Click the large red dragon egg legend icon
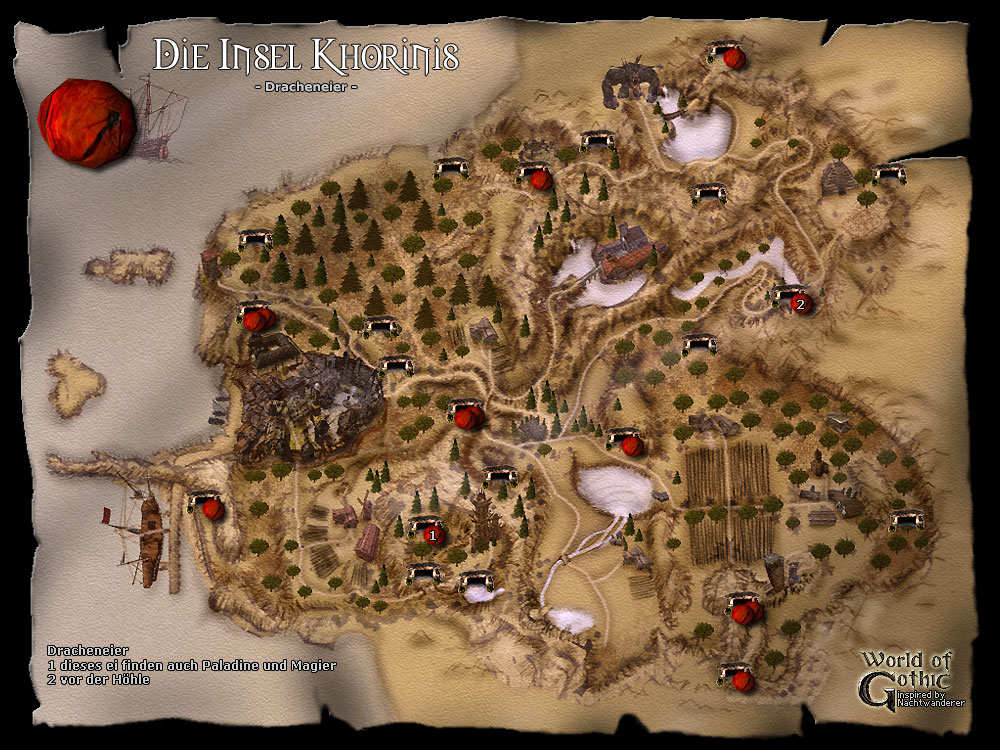 [85, 123]
